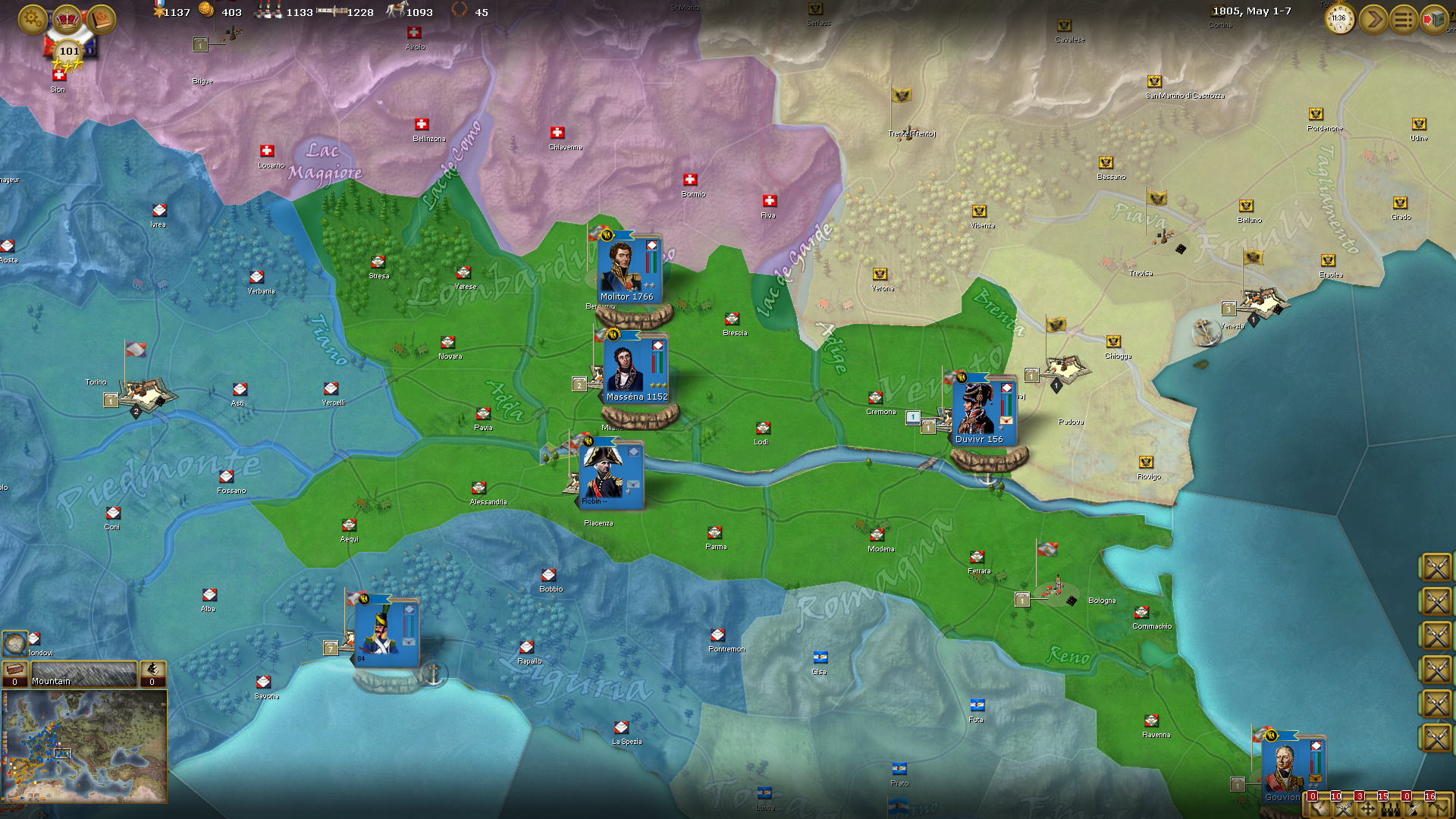Click the crown icon near the French flag
The width and height of the screenshot is (1456, 819).
coord(67,18)
